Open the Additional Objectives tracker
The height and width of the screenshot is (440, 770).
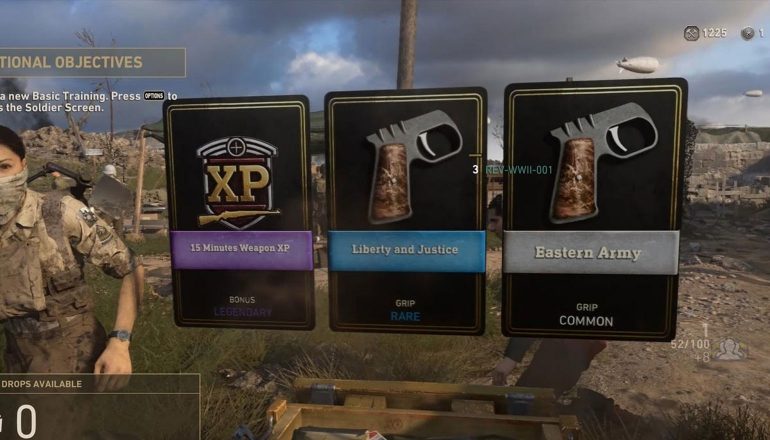[x=90, y=62]
